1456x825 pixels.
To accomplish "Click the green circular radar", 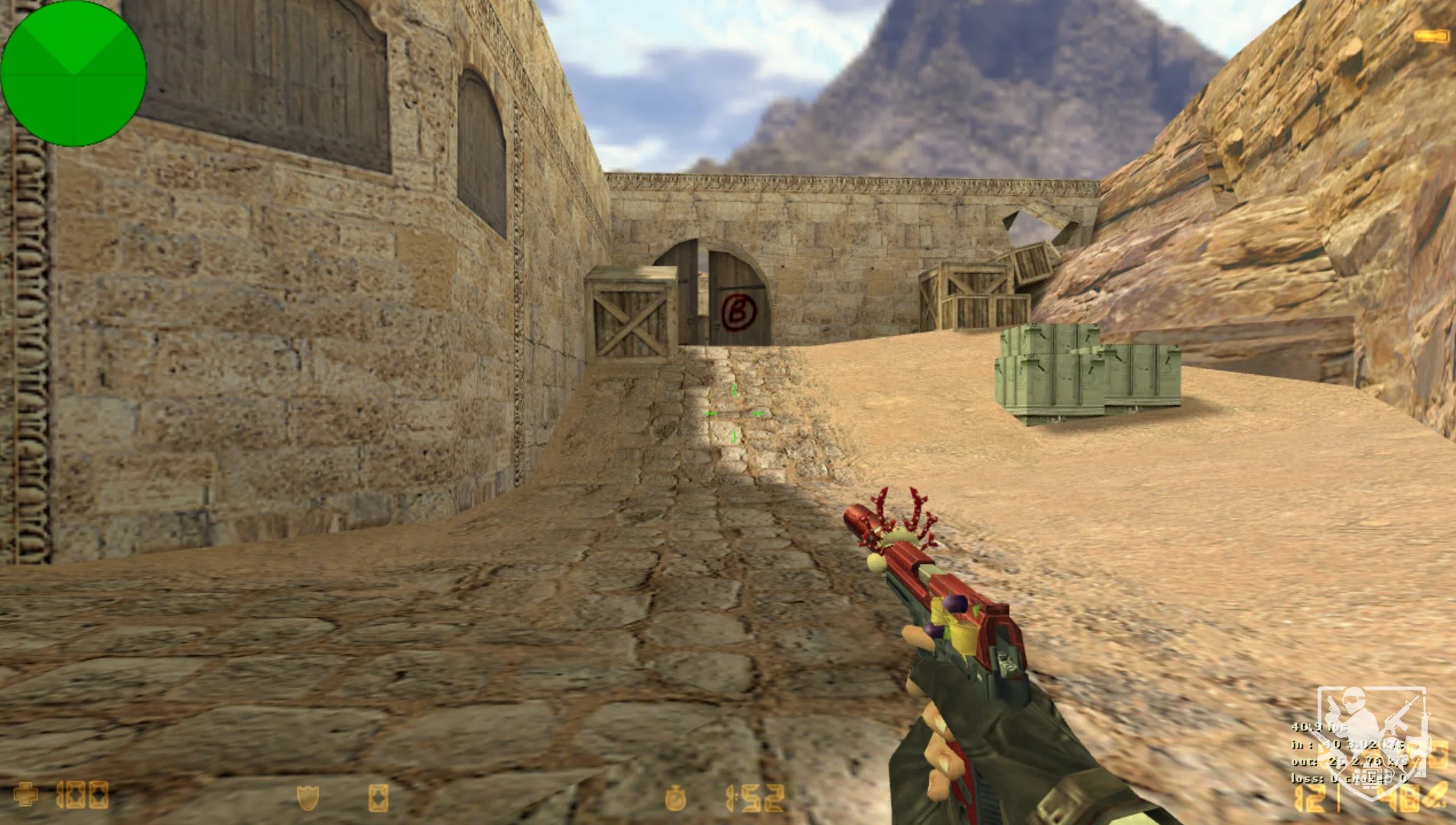I will click(73, 73).
